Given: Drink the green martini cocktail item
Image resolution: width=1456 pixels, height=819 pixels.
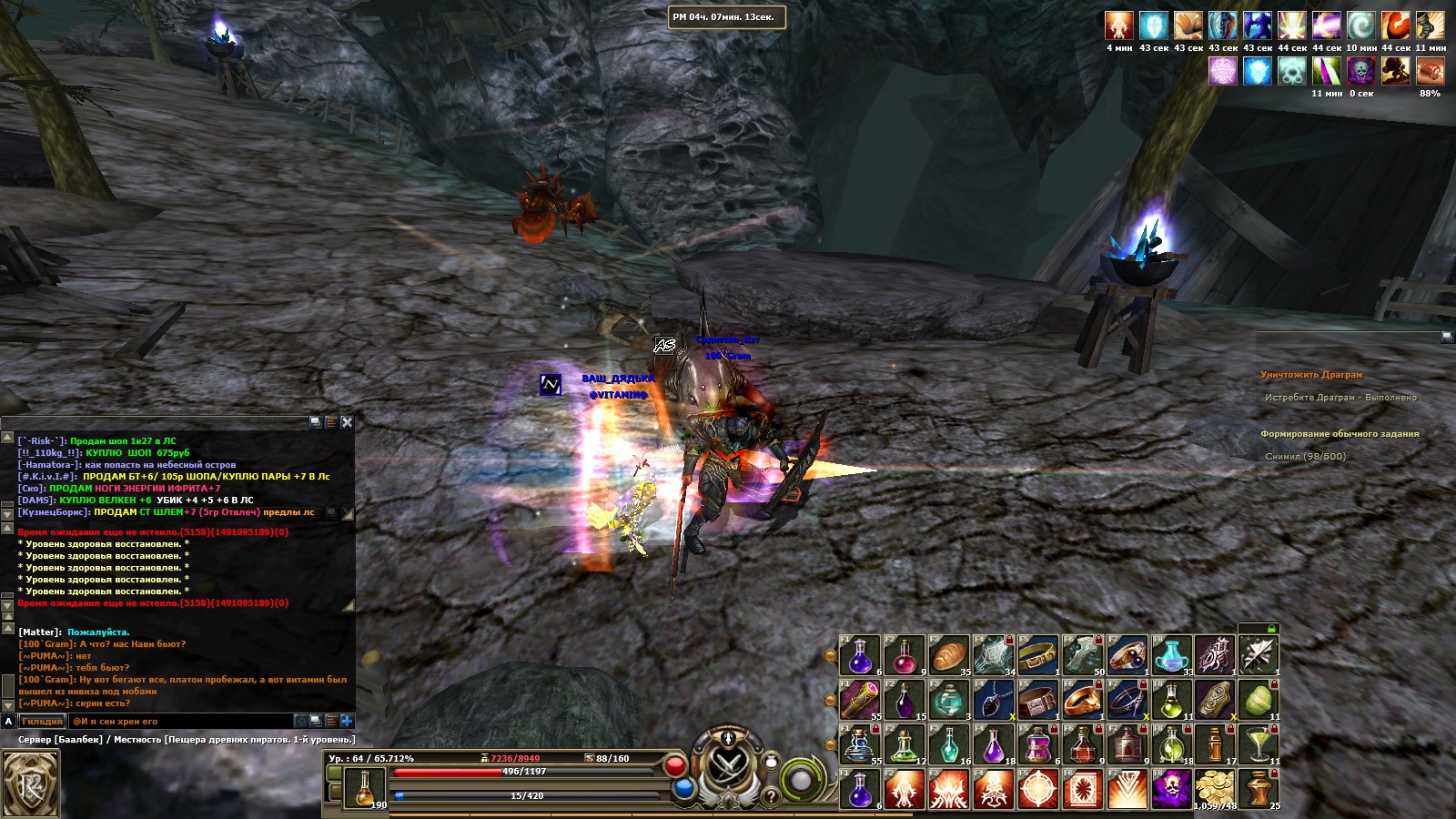Looking at the screenshot, I should point(1259,744).
